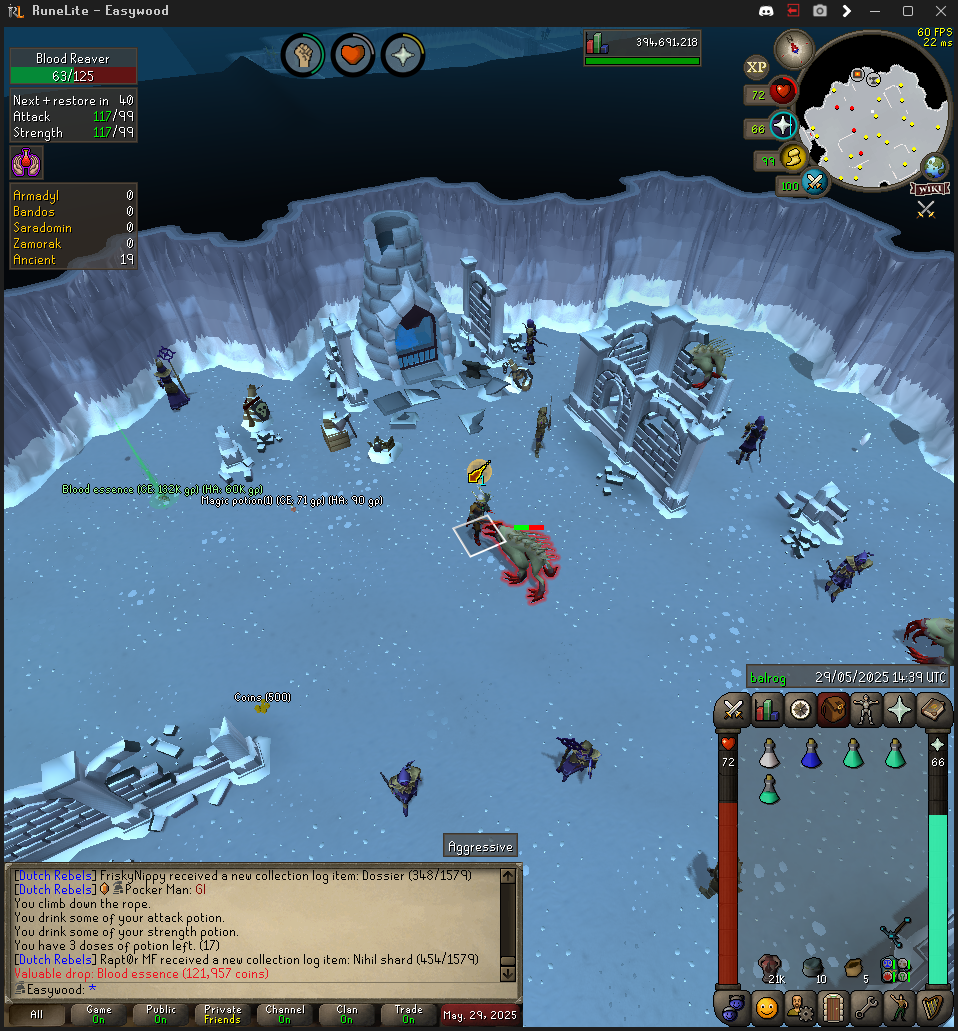The height and width of the screenshot is (1031, 958).
Task: Select the blue potion in inventory
Action: pos(811,754)
